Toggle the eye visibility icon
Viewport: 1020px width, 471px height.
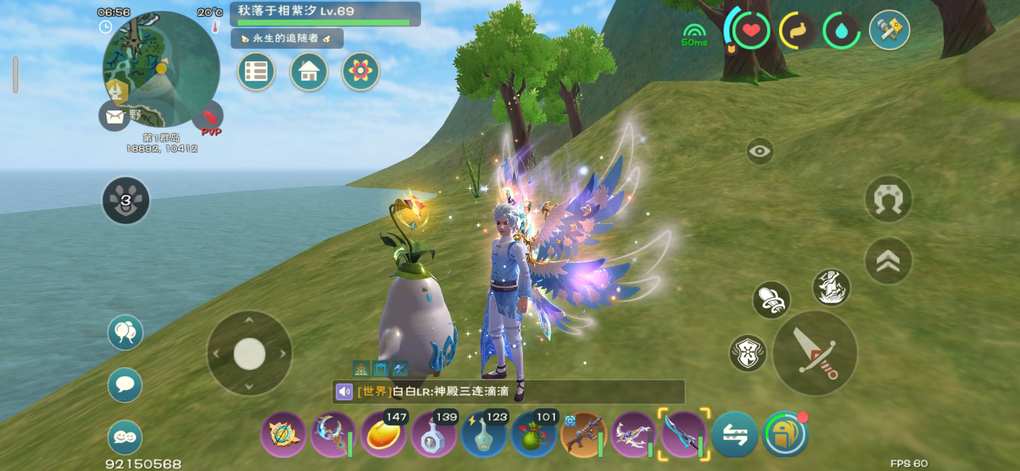pos(760,152)
